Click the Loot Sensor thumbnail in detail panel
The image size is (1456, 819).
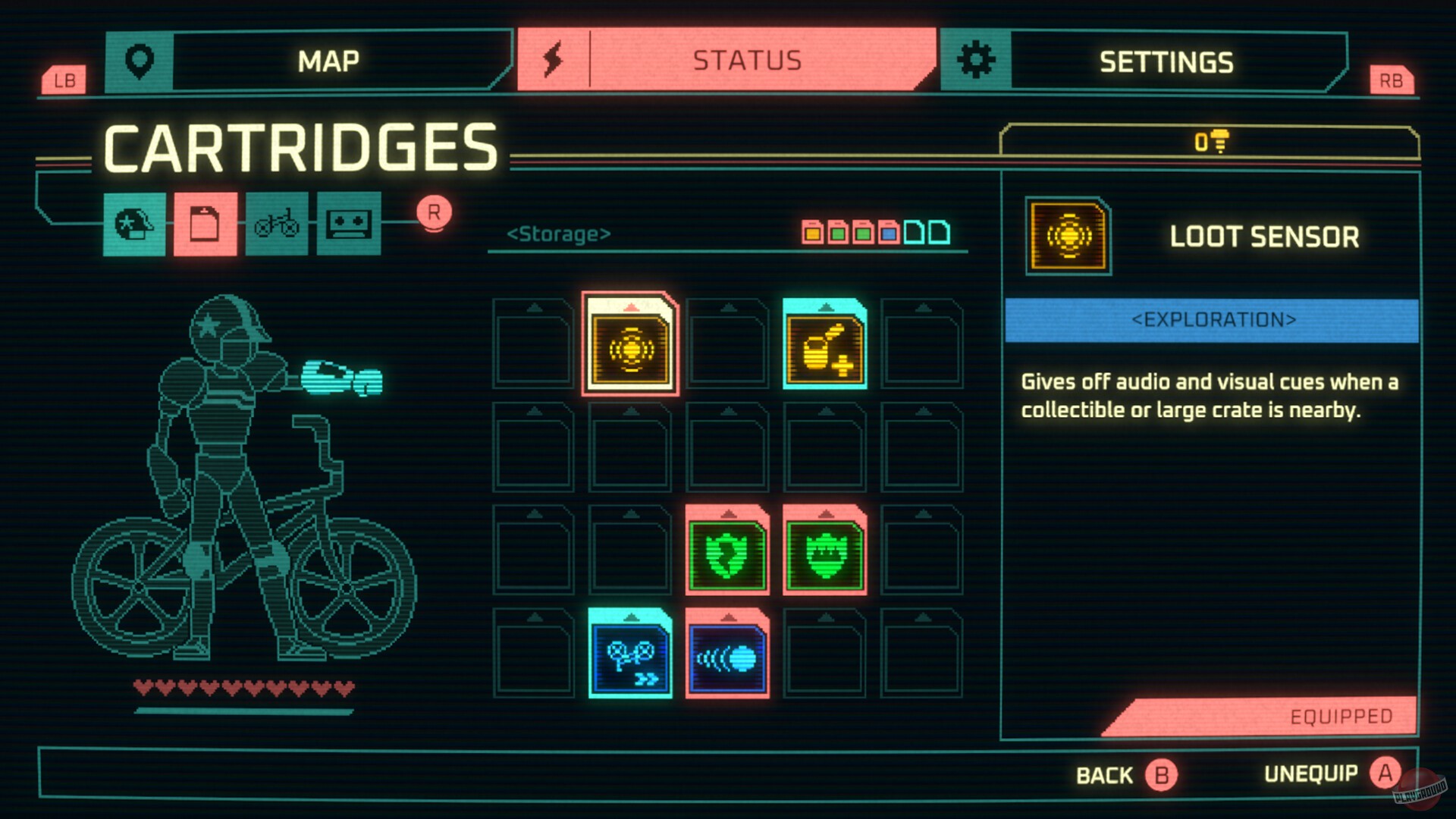coord(1068,237)
